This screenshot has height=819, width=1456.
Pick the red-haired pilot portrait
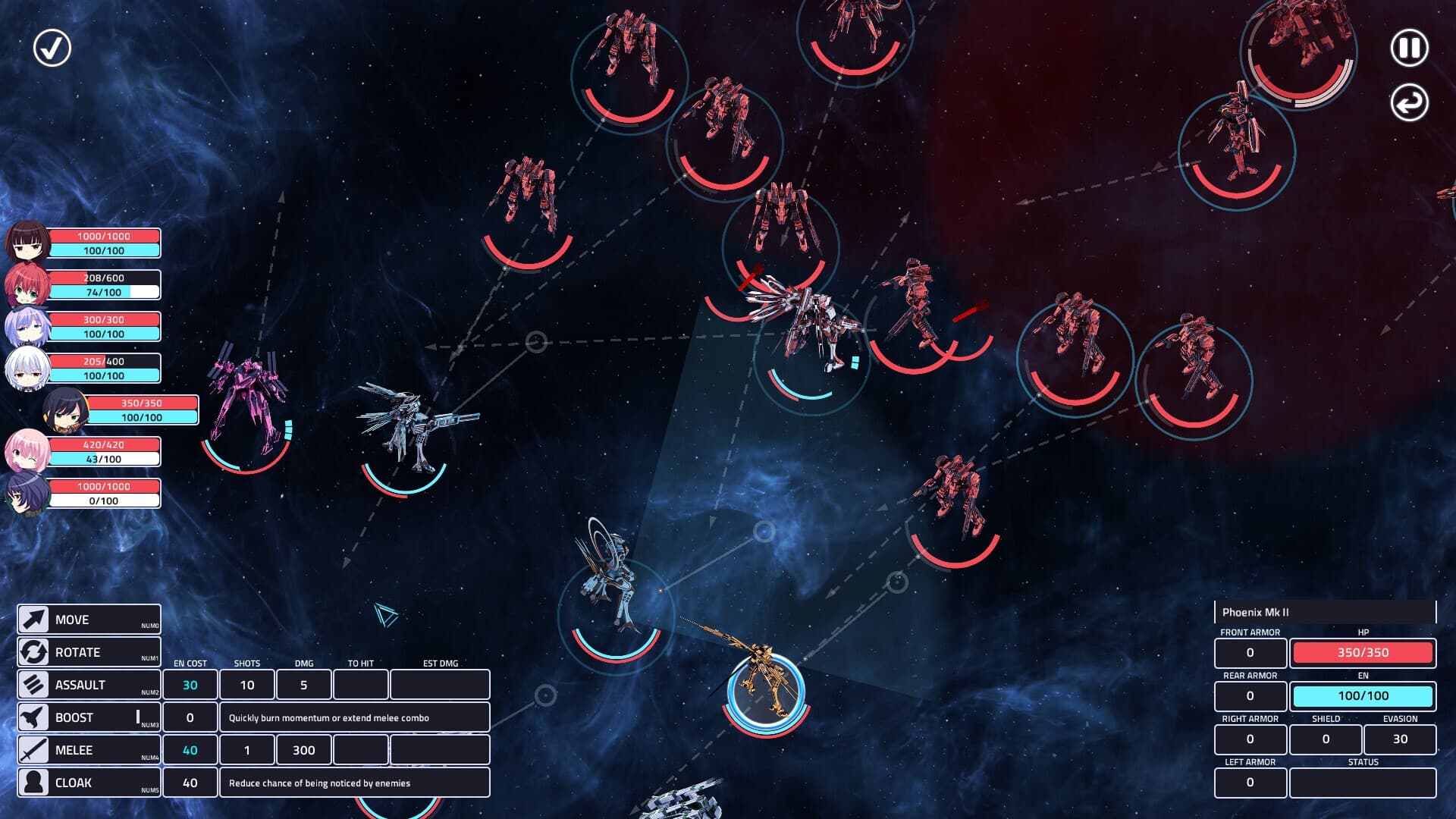point(28,285)
